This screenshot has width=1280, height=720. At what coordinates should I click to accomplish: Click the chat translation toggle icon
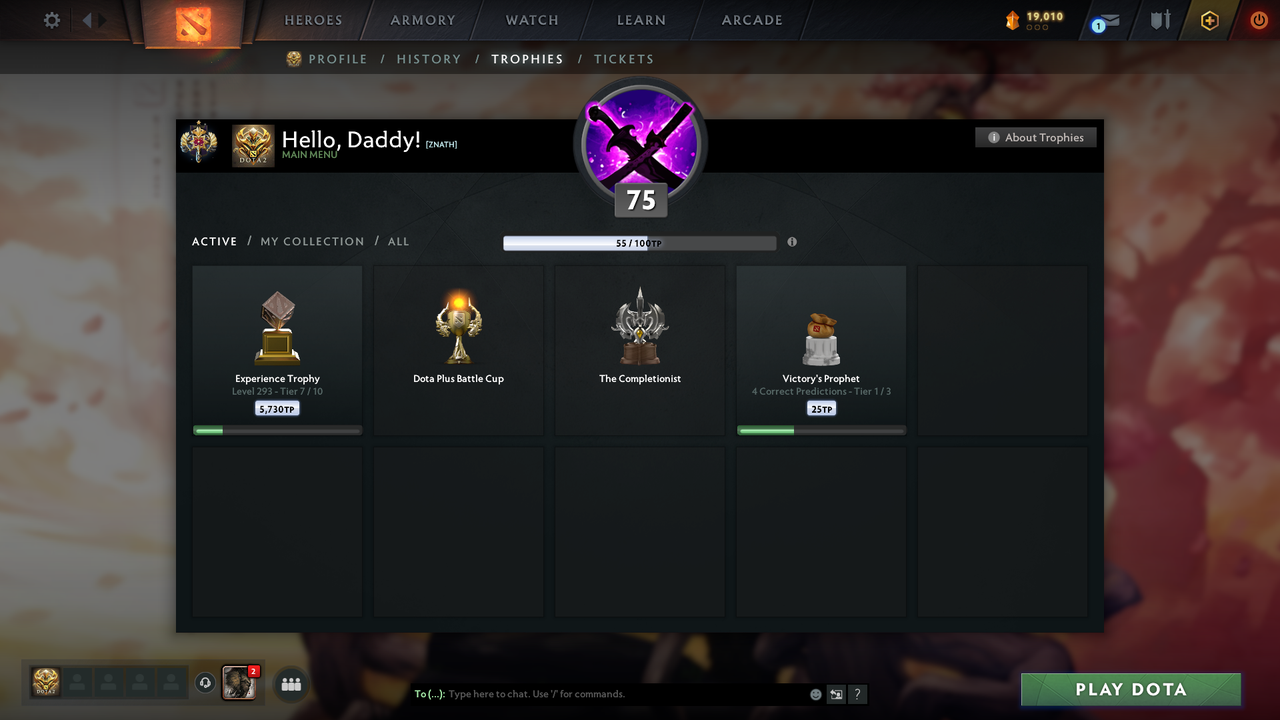[x=836, y=693]
